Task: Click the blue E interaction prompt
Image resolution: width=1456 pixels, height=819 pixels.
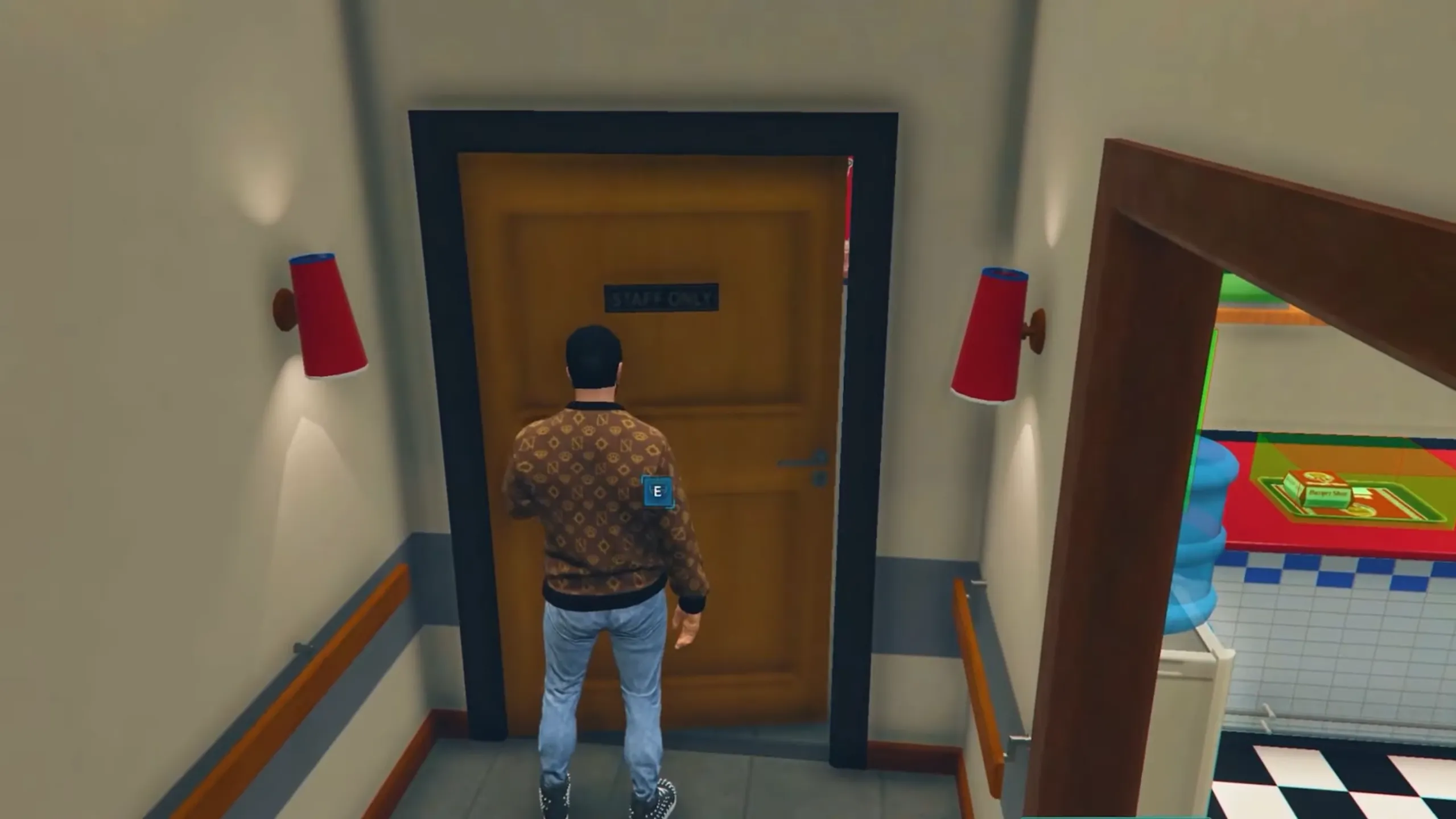Action: [x=657, y=491]
